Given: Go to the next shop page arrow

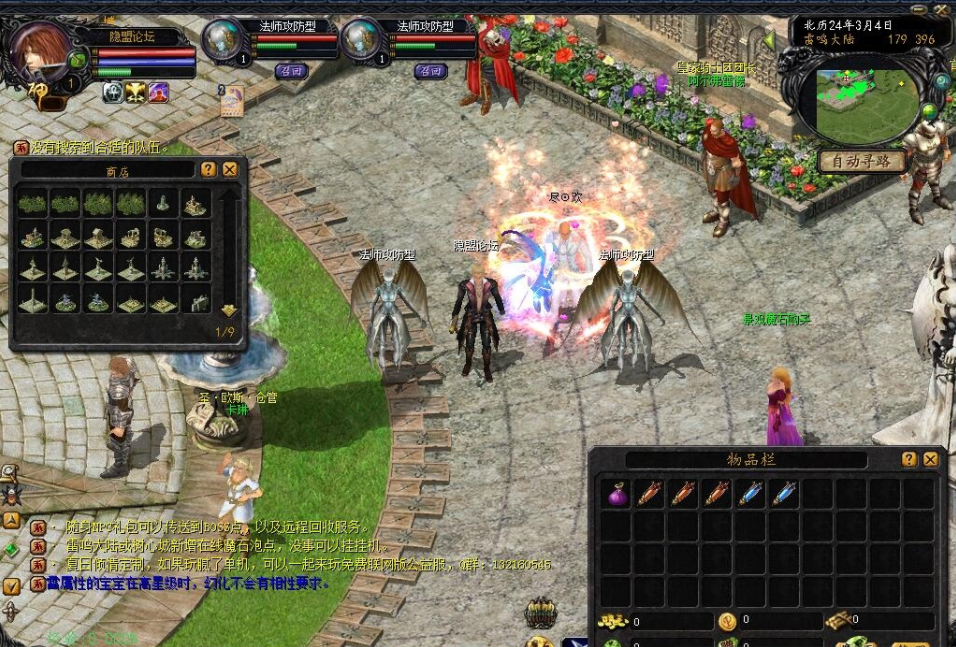Looking at the screenshot, I should click(x=229, y=310).
